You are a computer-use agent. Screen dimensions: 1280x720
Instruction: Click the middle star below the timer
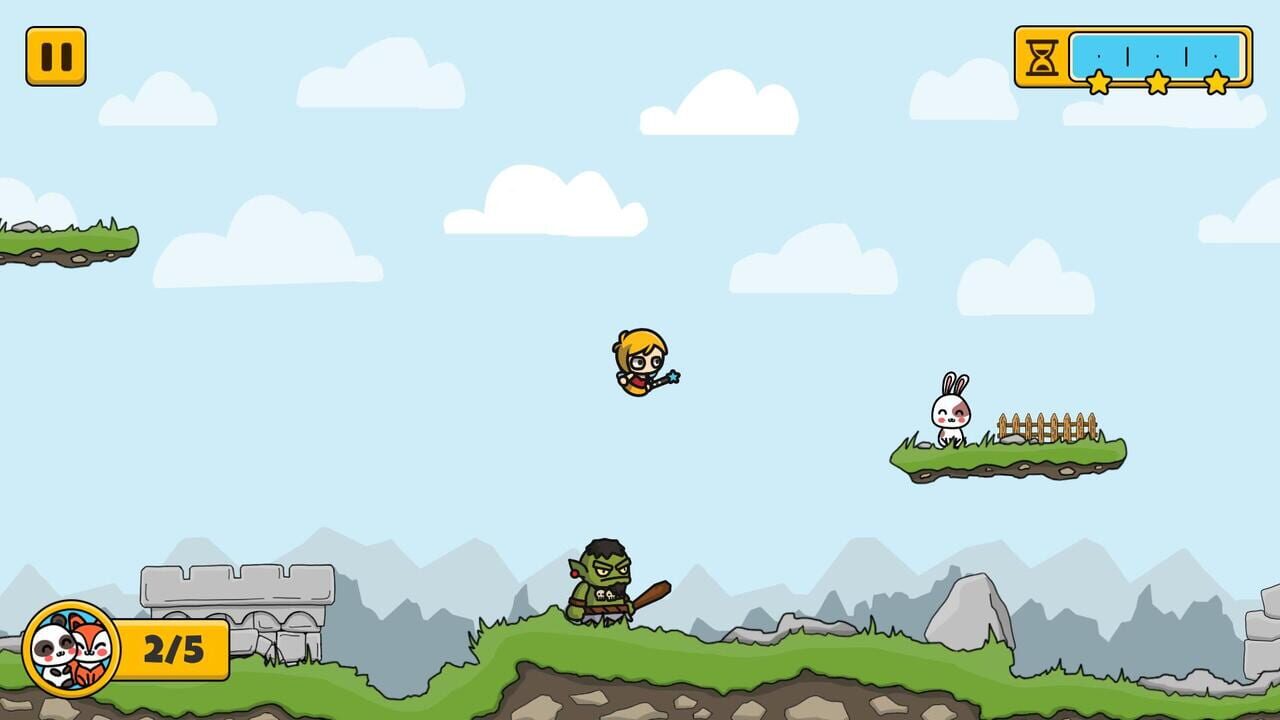[x=1158, y=83]
